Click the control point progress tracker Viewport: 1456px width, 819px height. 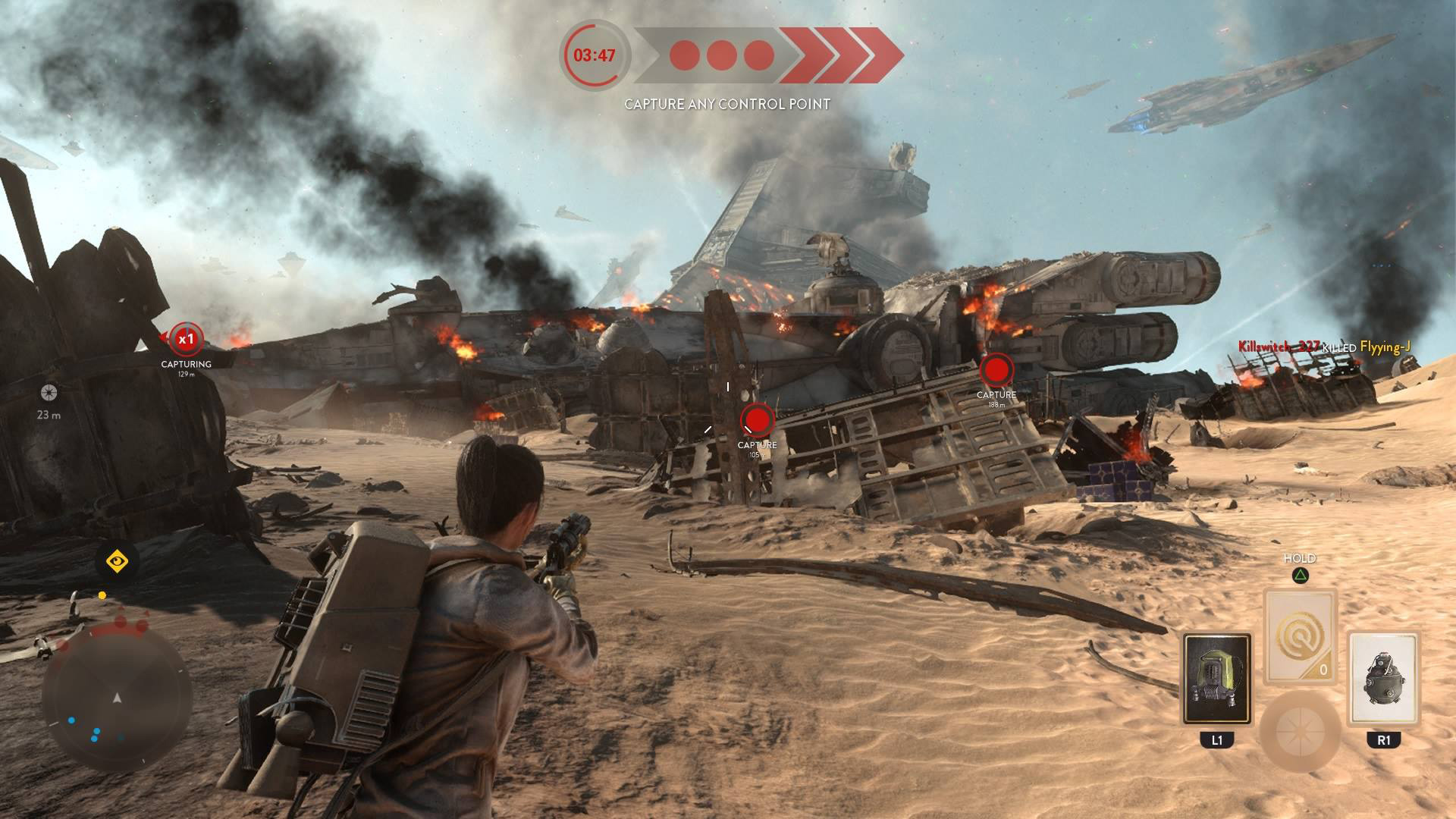[766, 55]
